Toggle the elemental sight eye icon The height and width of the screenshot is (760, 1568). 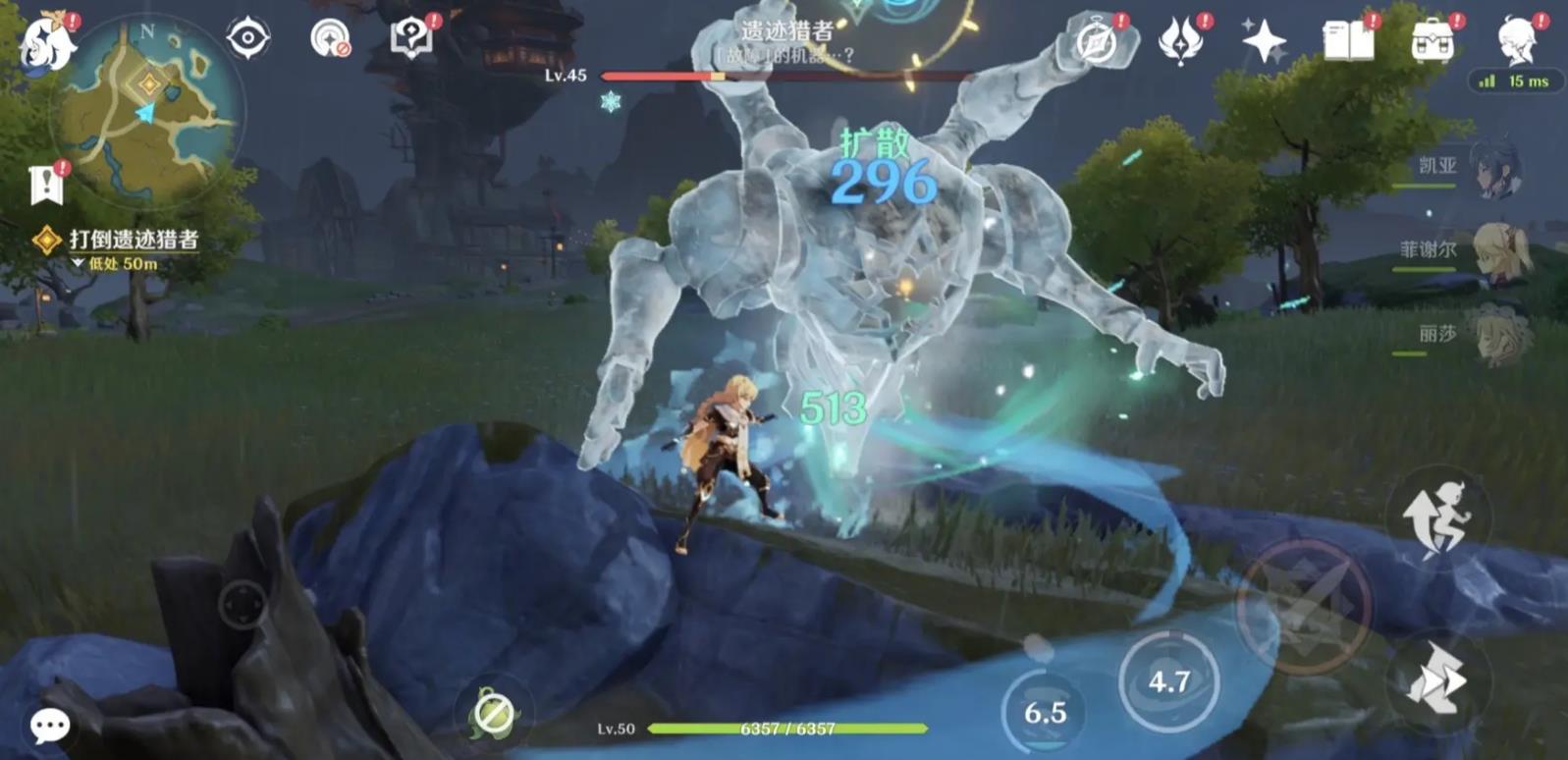247,38
